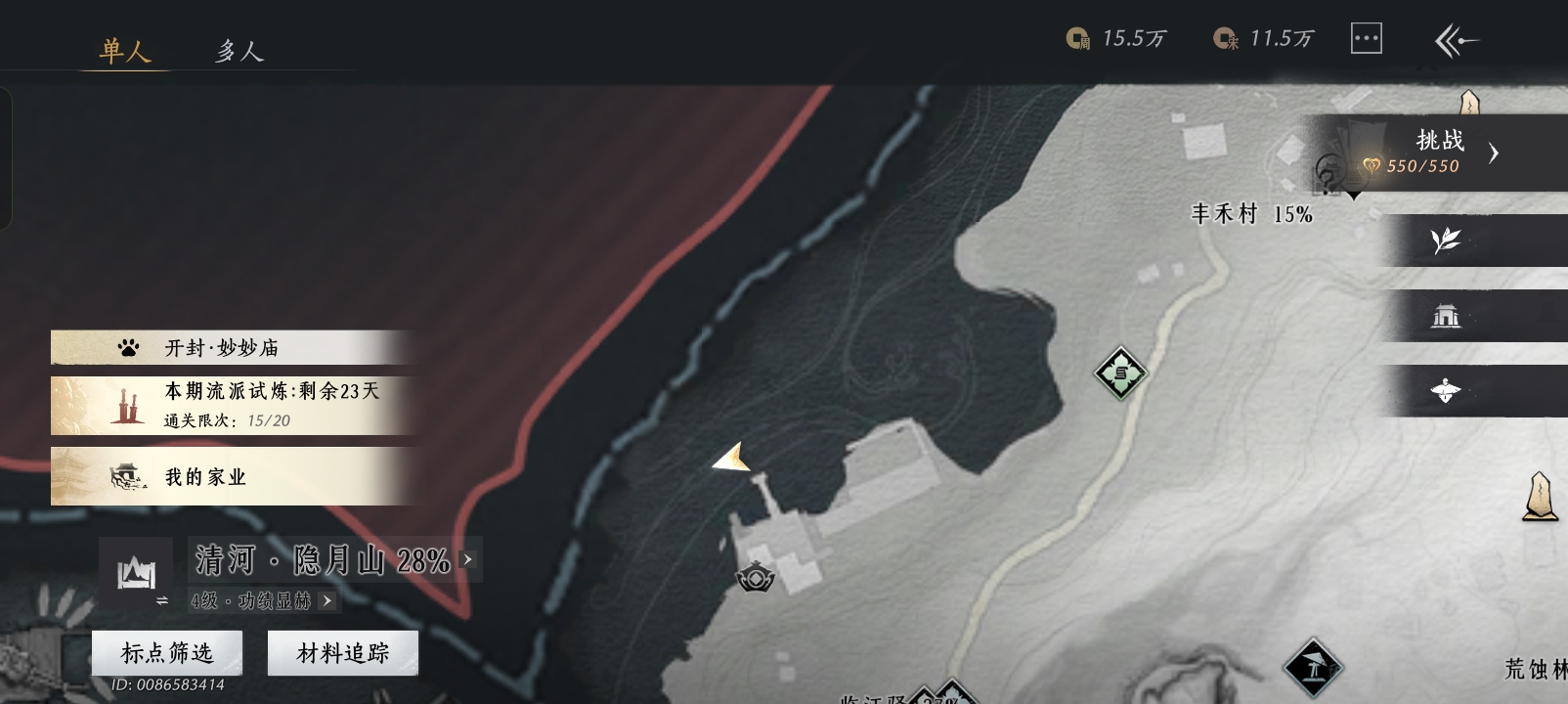Open 材料追踪 material tracking
Viewport: 1568px width, 704px height.
click(x=342, y=652)
